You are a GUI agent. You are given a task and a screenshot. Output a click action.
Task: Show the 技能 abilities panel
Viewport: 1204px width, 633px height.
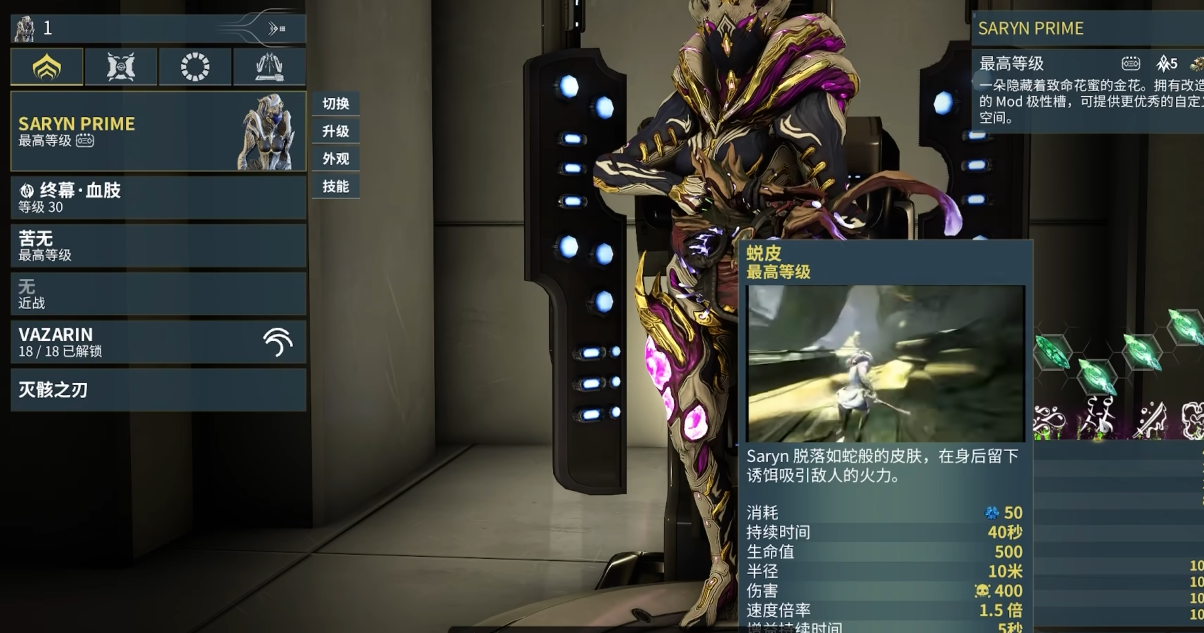[x=336, y=186]
